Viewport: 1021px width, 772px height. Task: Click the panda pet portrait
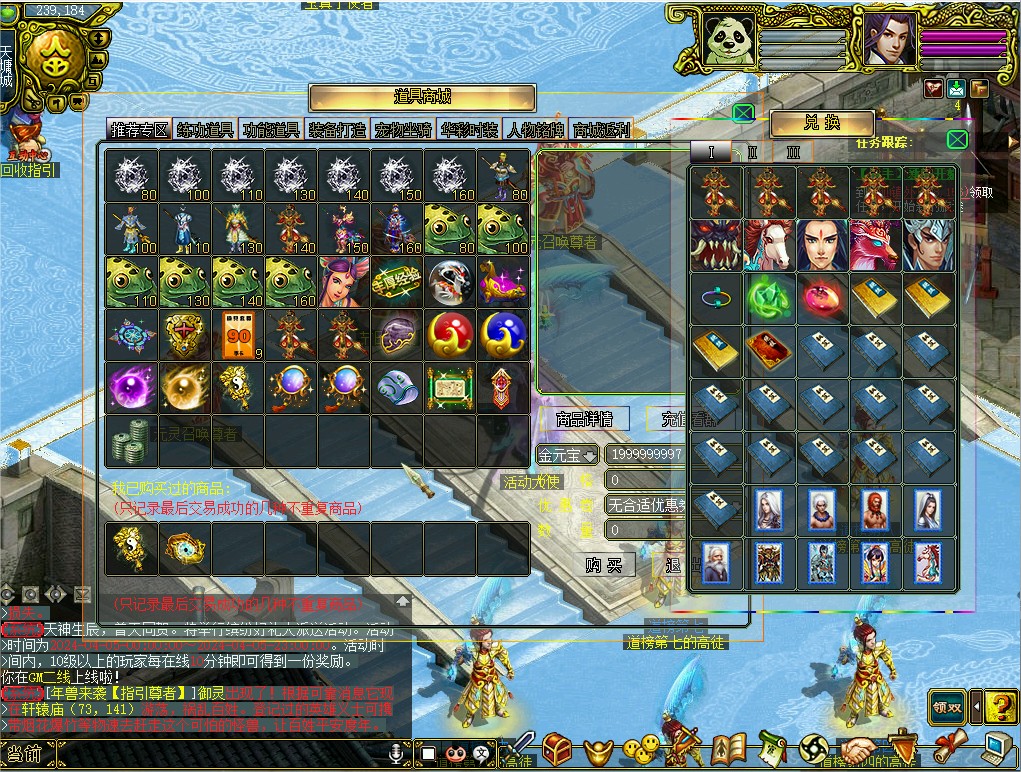point(729,40)
